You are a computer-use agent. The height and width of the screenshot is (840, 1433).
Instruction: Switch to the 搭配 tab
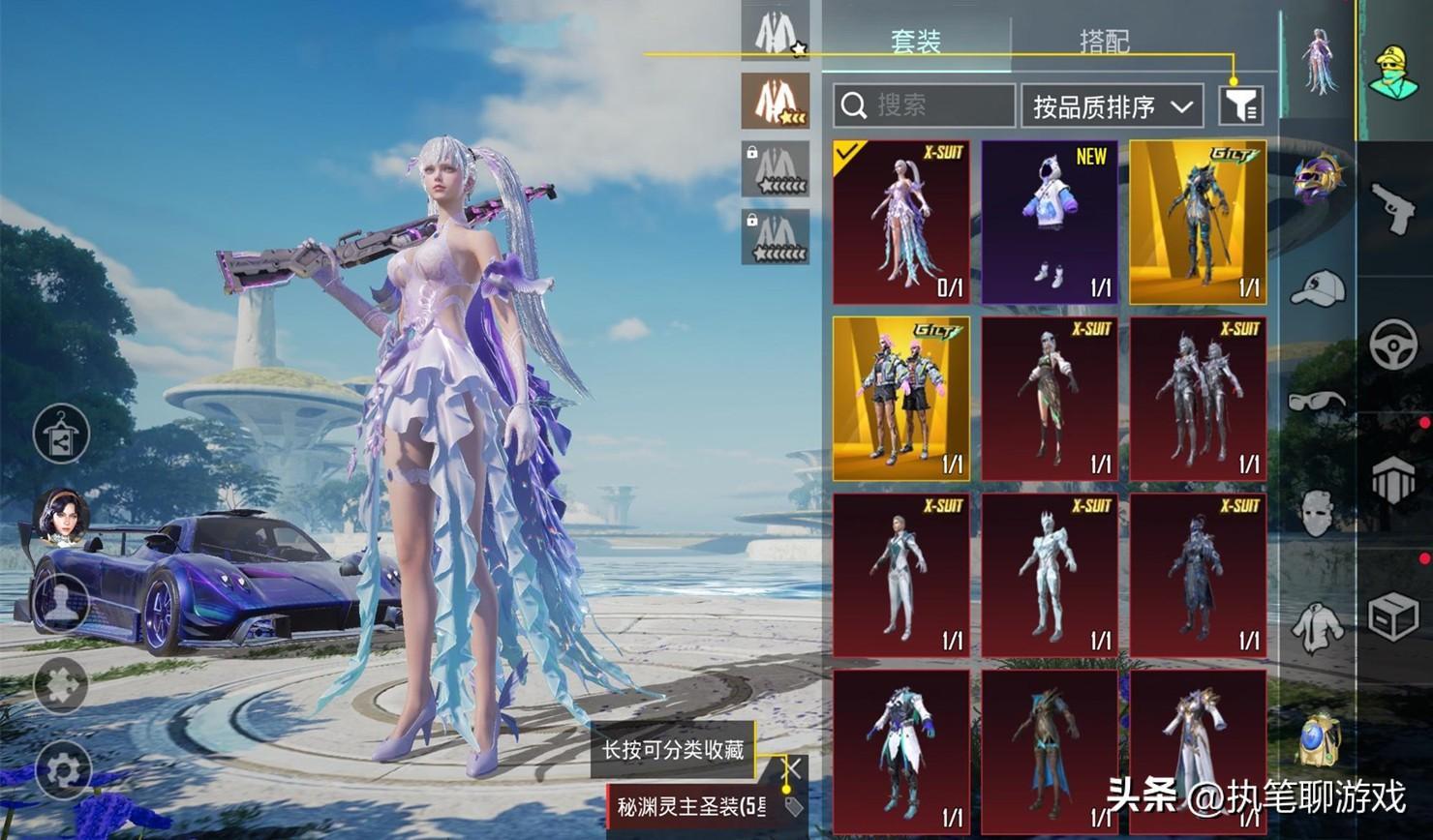point(1104,42)
